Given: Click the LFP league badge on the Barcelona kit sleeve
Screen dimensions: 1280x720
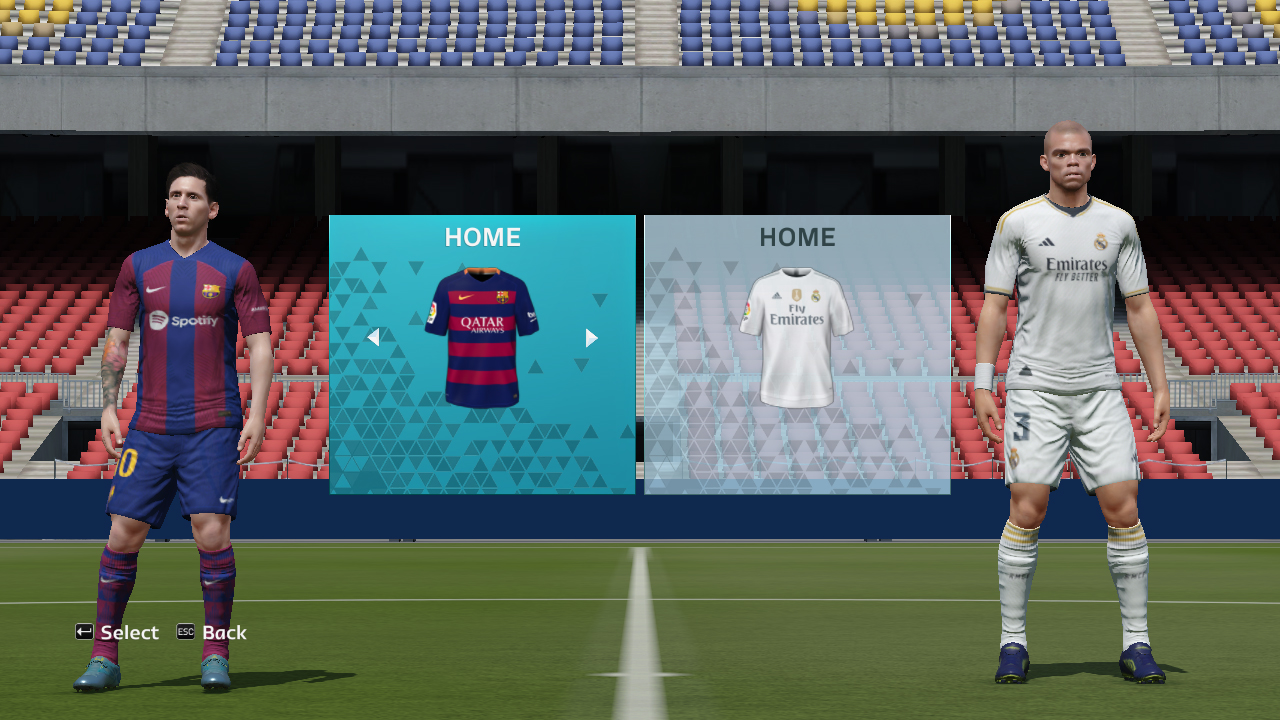Looking at the screenshot, I should [x=432, y=311].
